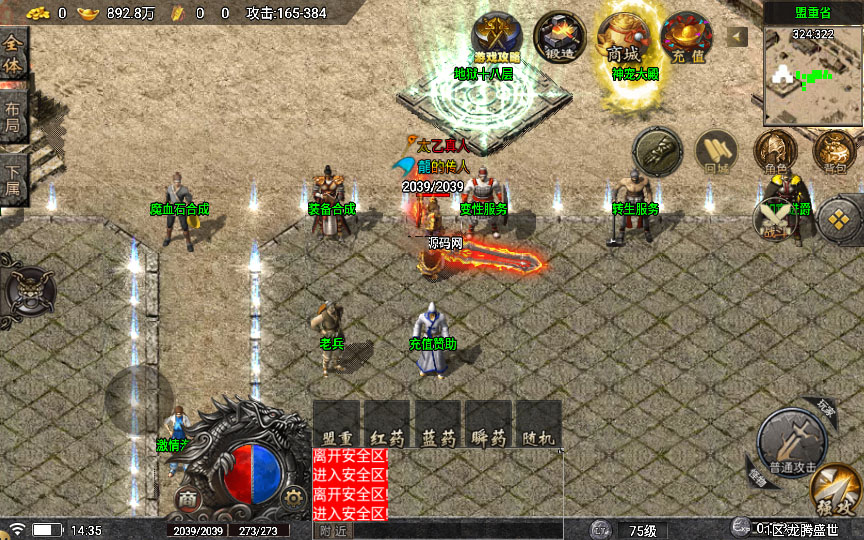Open the 角色 character sheet
Screen dimensions: 864x540
point(775,152)
